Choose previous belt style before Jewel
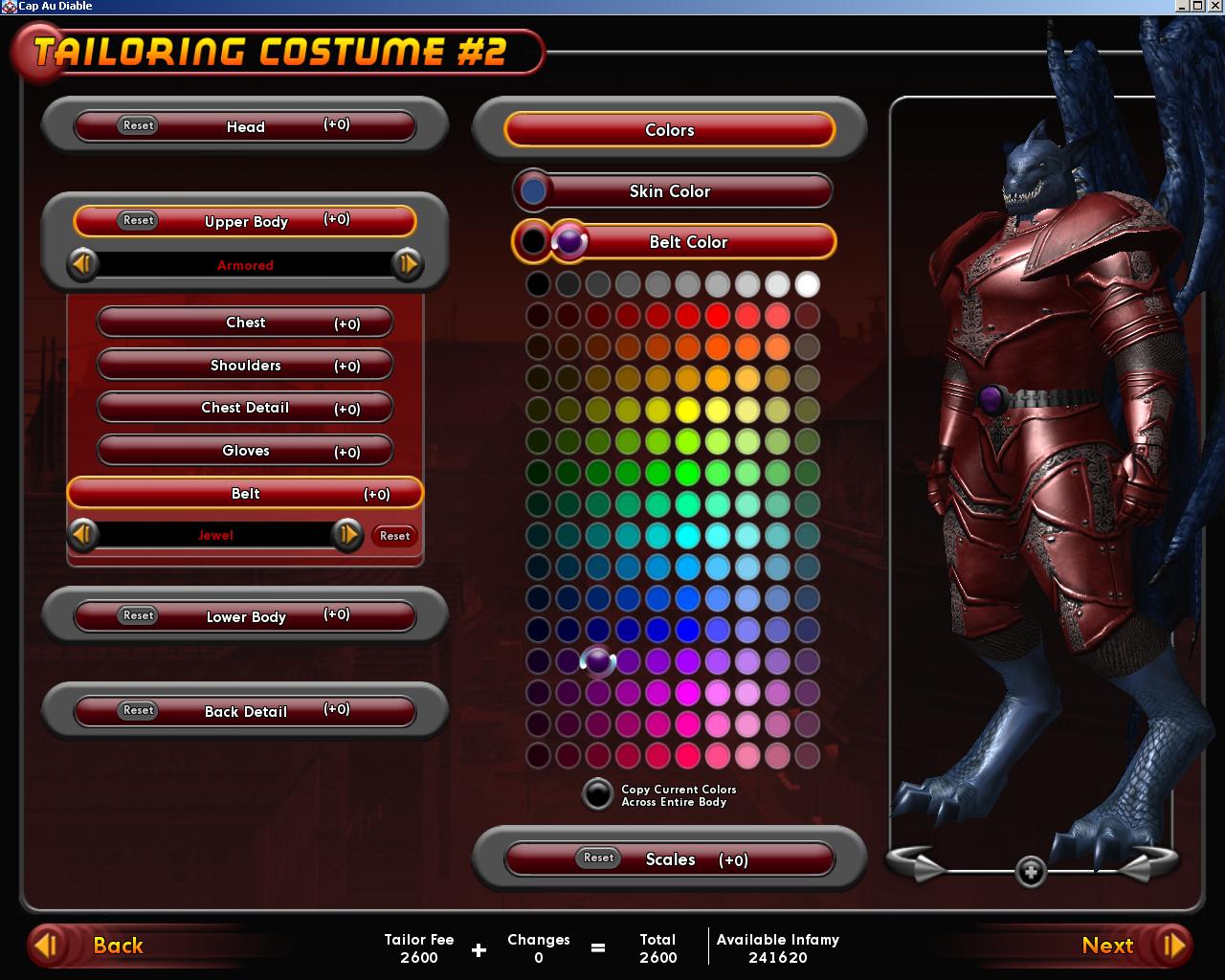Image resolution: width=1225 pixels, height=980 pixels. (x=83, y=534)
